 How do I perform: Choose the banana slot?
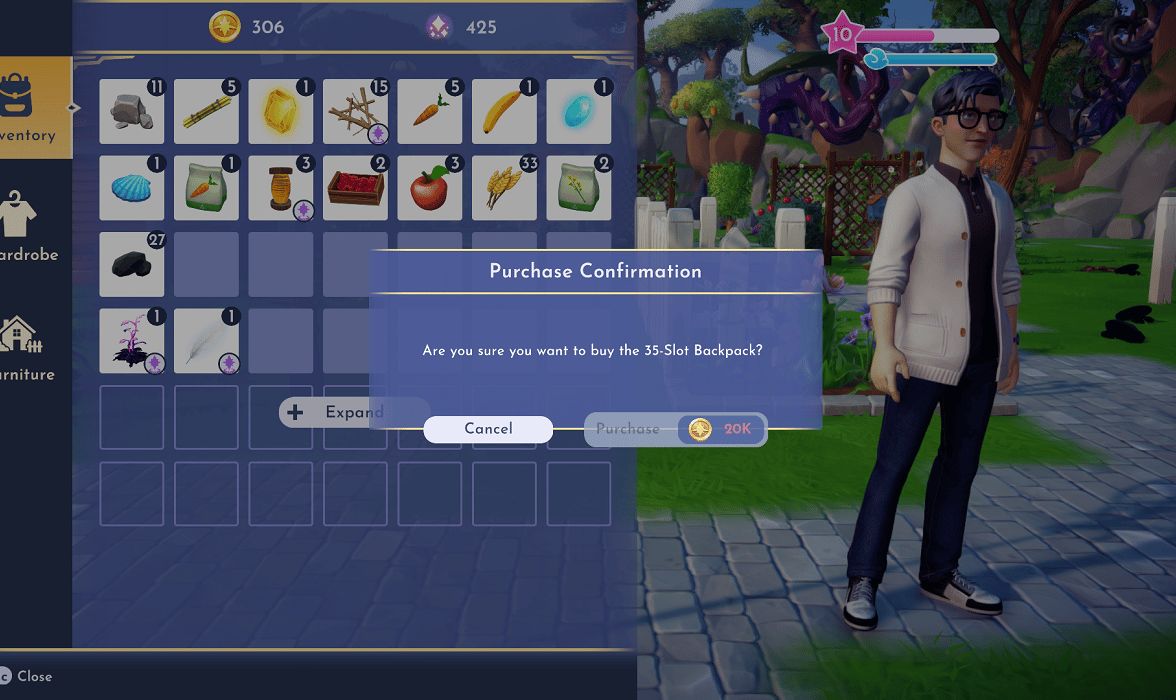click(x=504, y=112)
